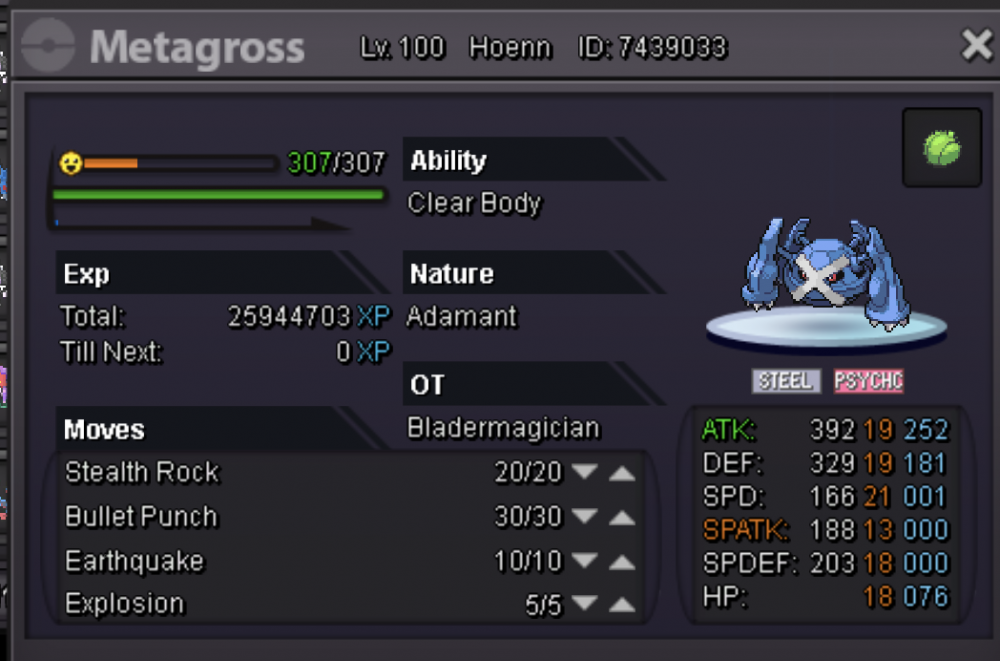Click the Psychic type badge
The image size is (1000, 661).
[869, 381]
